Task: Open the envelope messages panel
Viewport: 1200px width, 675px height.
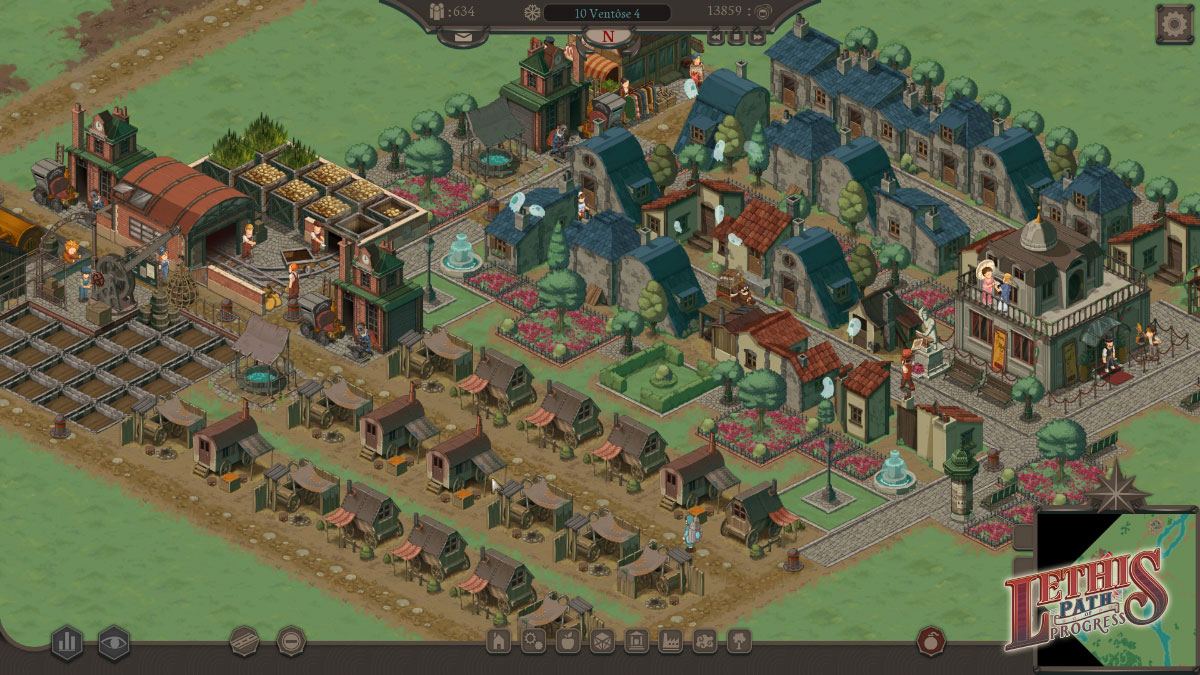Action: pos(463,36)
